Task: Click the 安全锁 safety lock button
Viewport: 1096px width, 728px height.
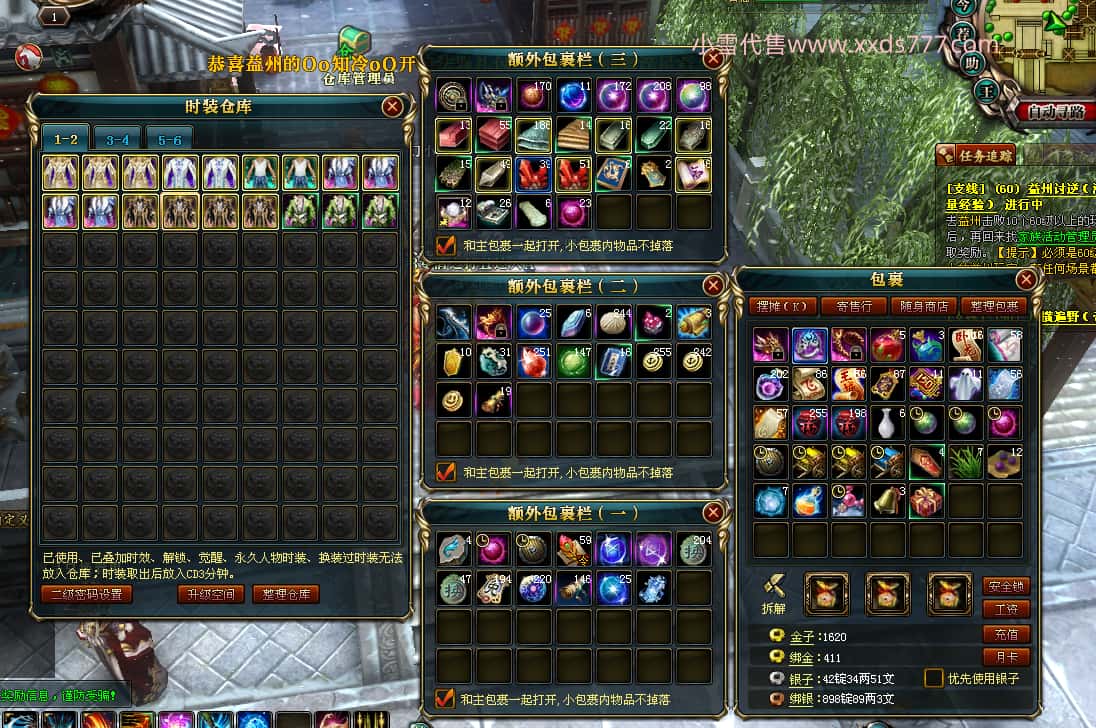Action: [x=1006, y=586]
